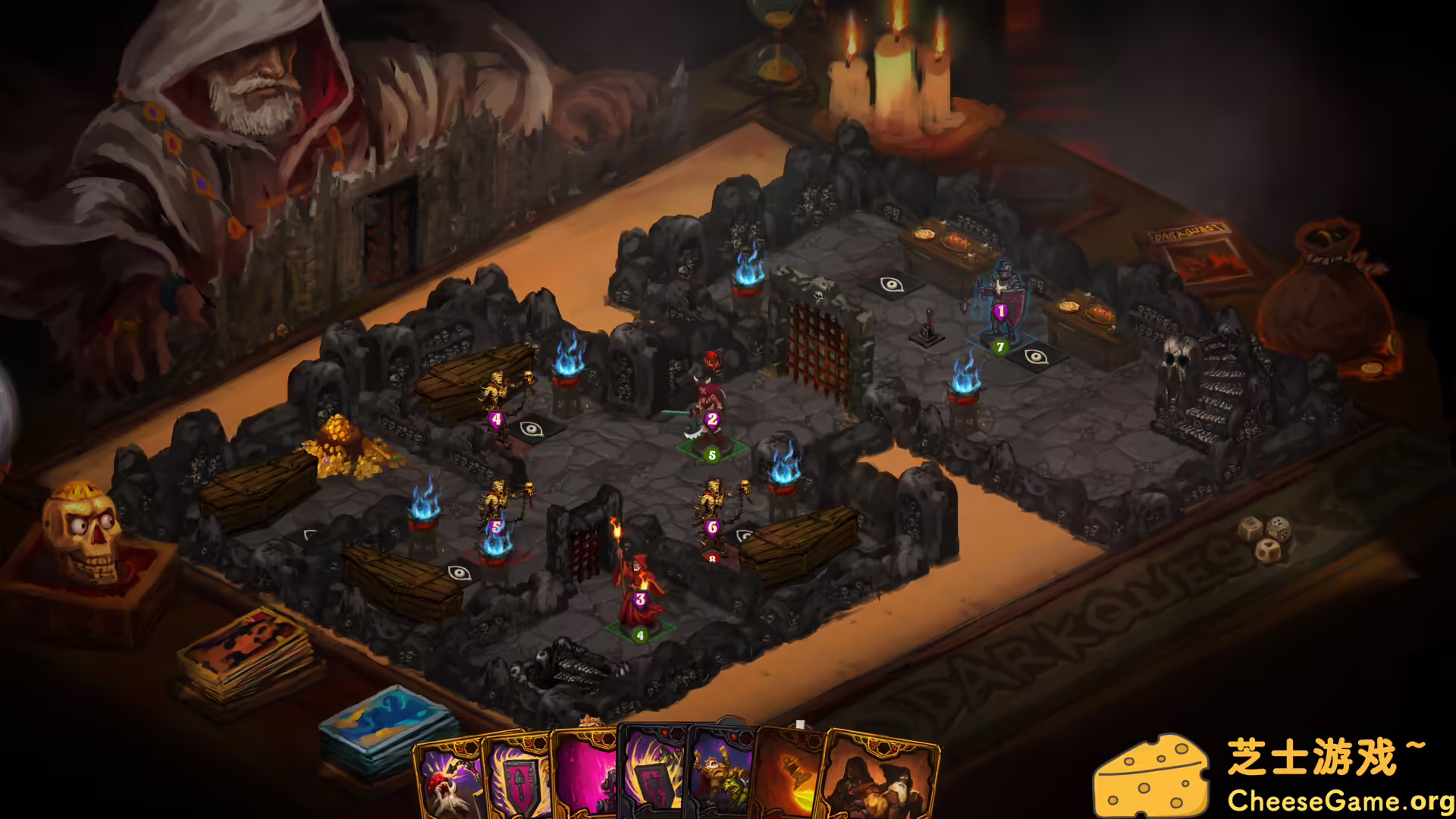Toggle the eye tile beside the knight
This screenshot has width=1456, height=819.
point(1036,356)
